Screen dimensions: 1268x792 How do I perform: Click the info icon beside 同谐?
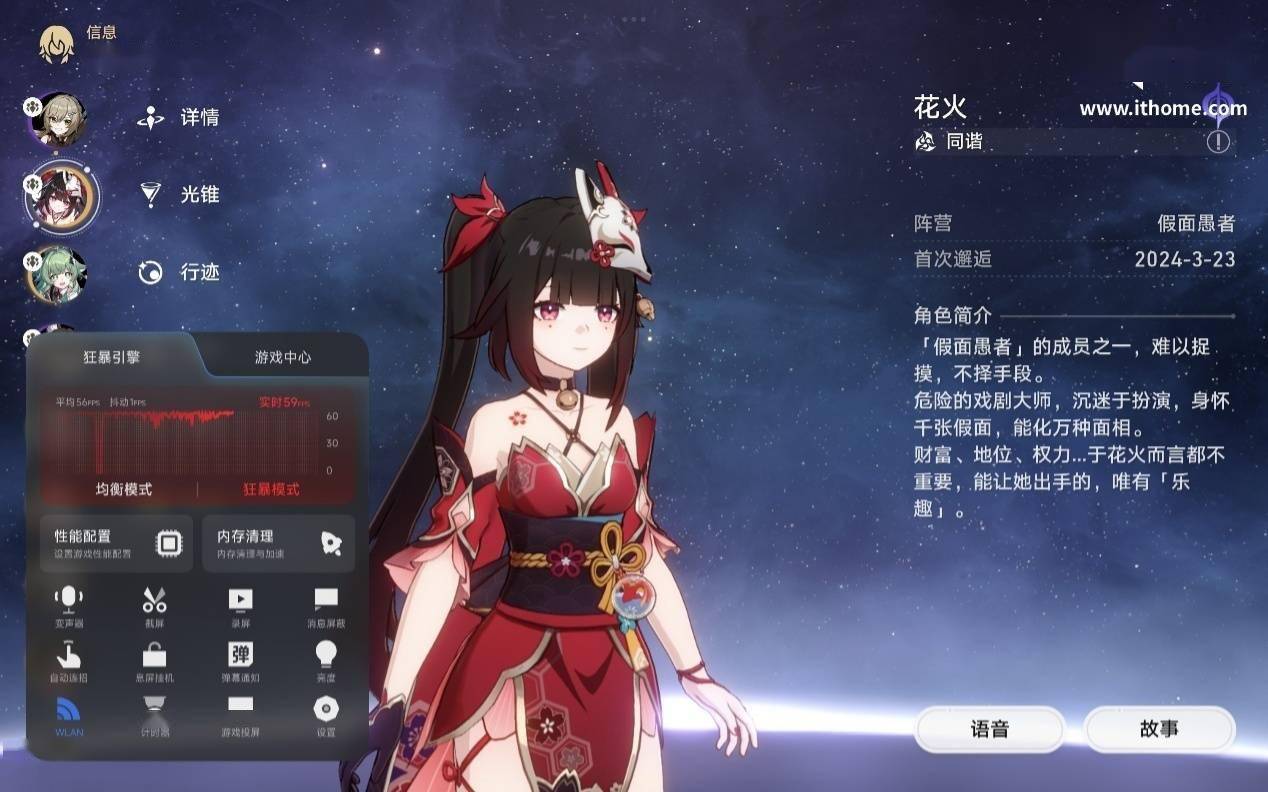pos(1217,142)
